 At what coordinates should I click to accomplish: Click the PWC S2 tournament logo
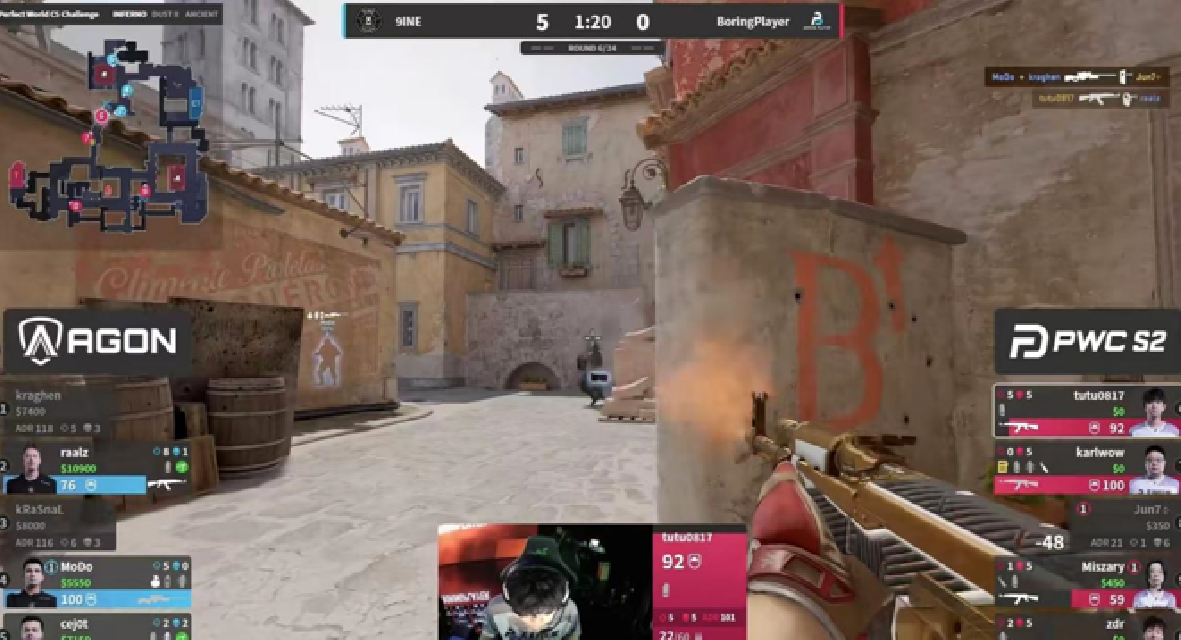pos(1087,342)
